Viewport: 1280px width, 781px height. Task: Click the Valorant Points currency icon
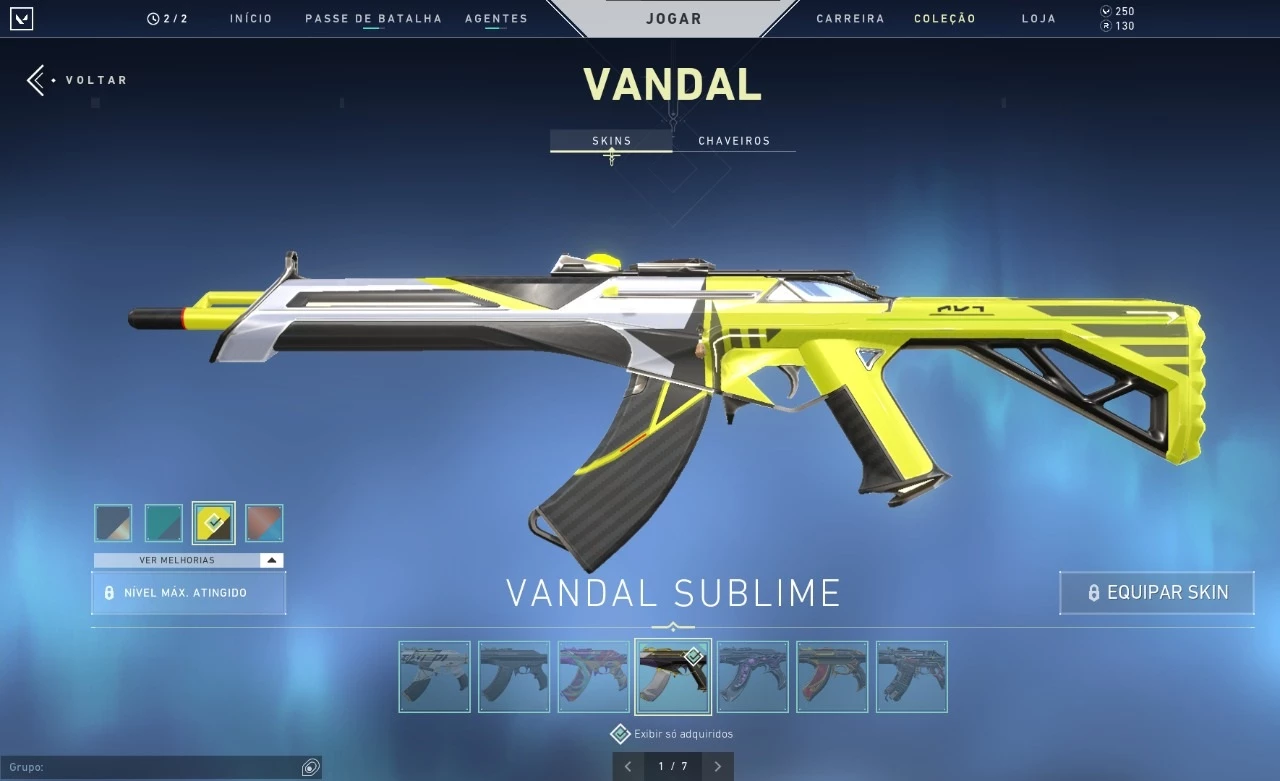tap(1106, 11)
